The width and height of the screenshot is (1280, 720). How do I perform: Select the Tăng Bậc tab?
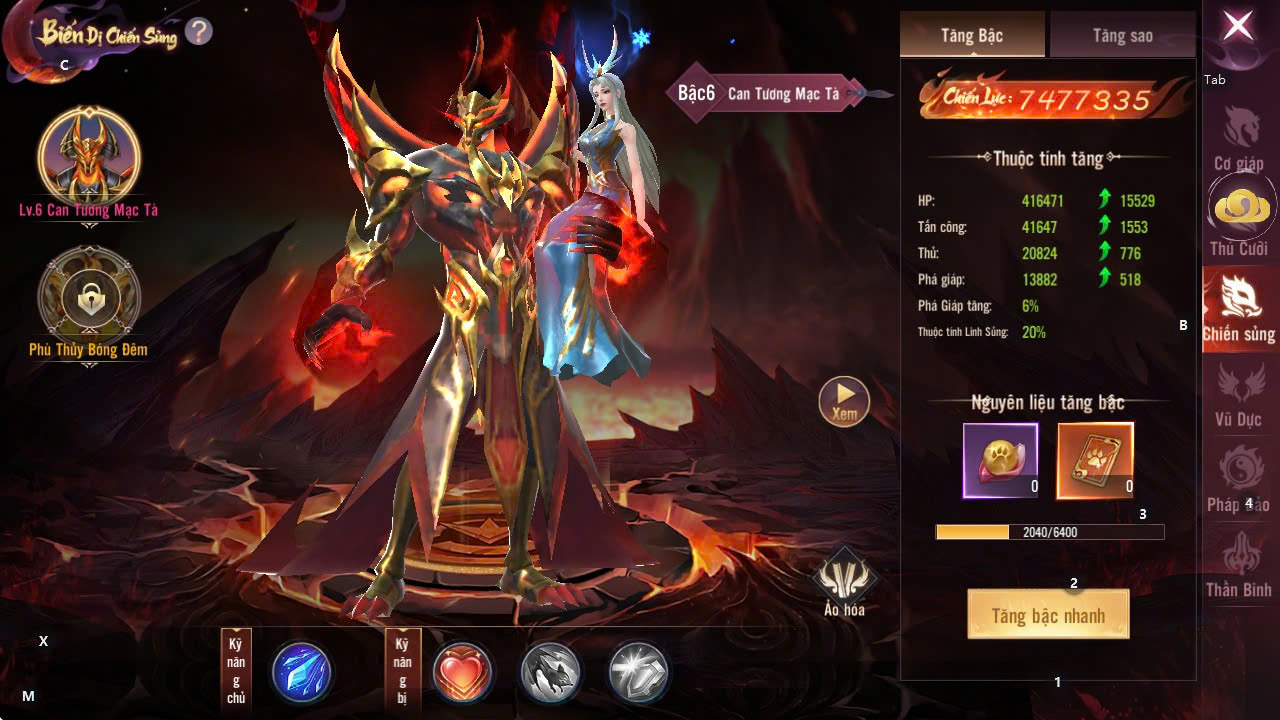click(972, 36)
